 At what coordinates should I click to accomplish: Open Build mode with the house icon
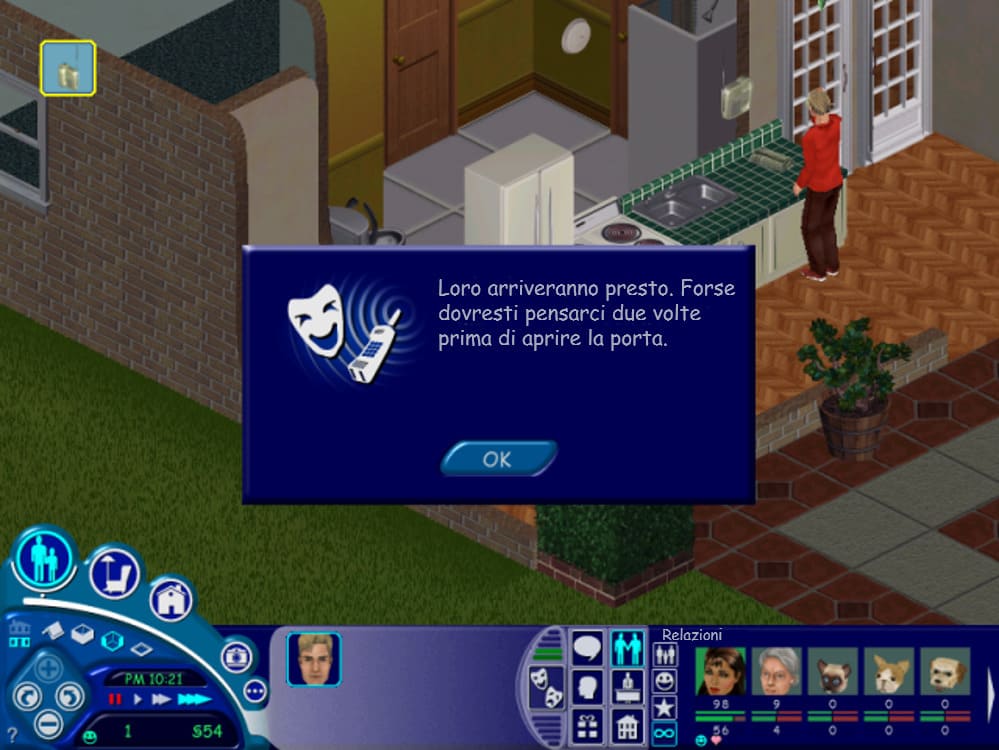(171, 599)
